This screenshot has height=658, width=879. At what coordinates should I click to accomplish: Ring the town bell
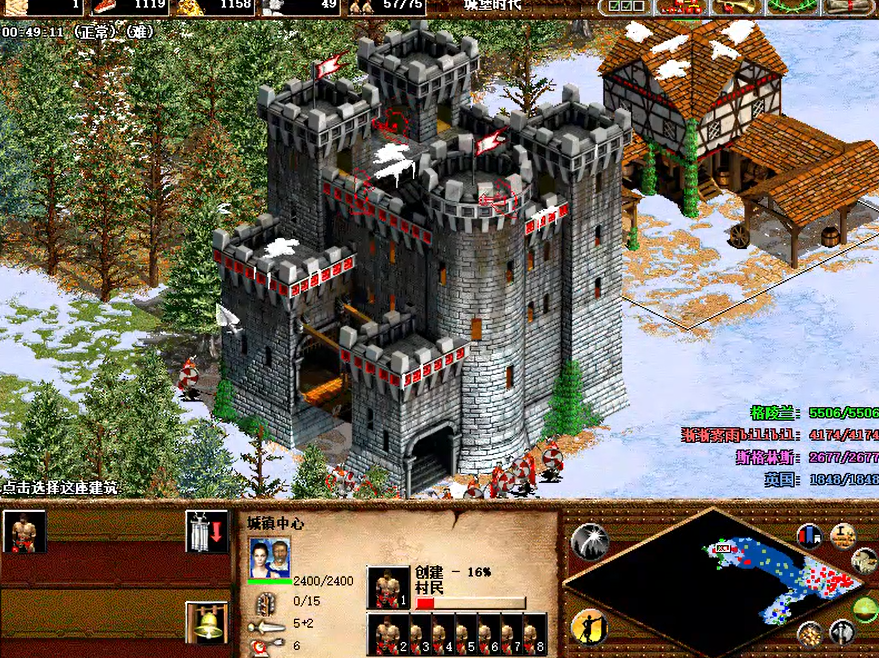point(207,622)
